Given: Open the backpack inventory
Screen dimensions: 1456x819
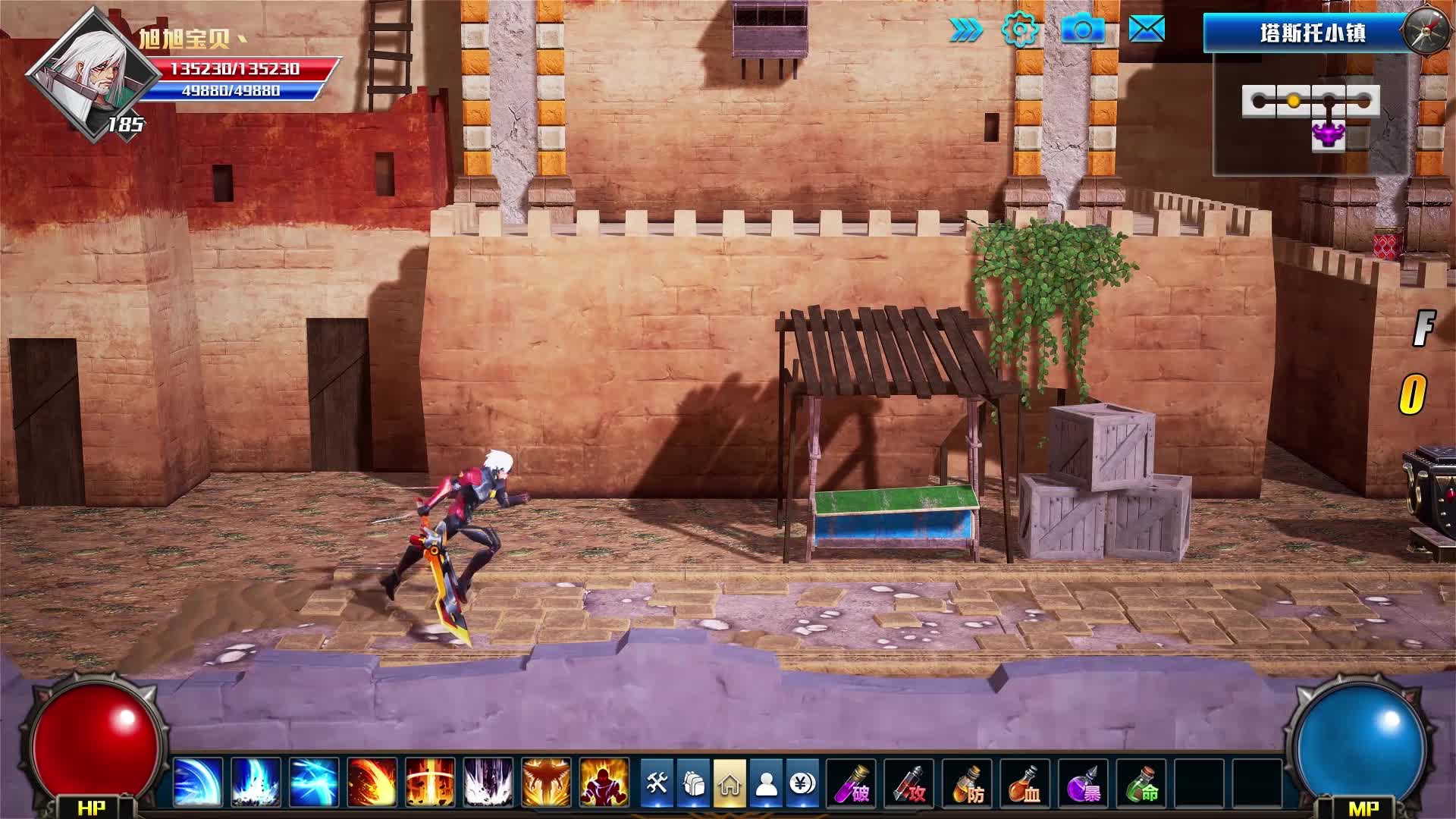Looking at the screenshot, I should [693, 783].
